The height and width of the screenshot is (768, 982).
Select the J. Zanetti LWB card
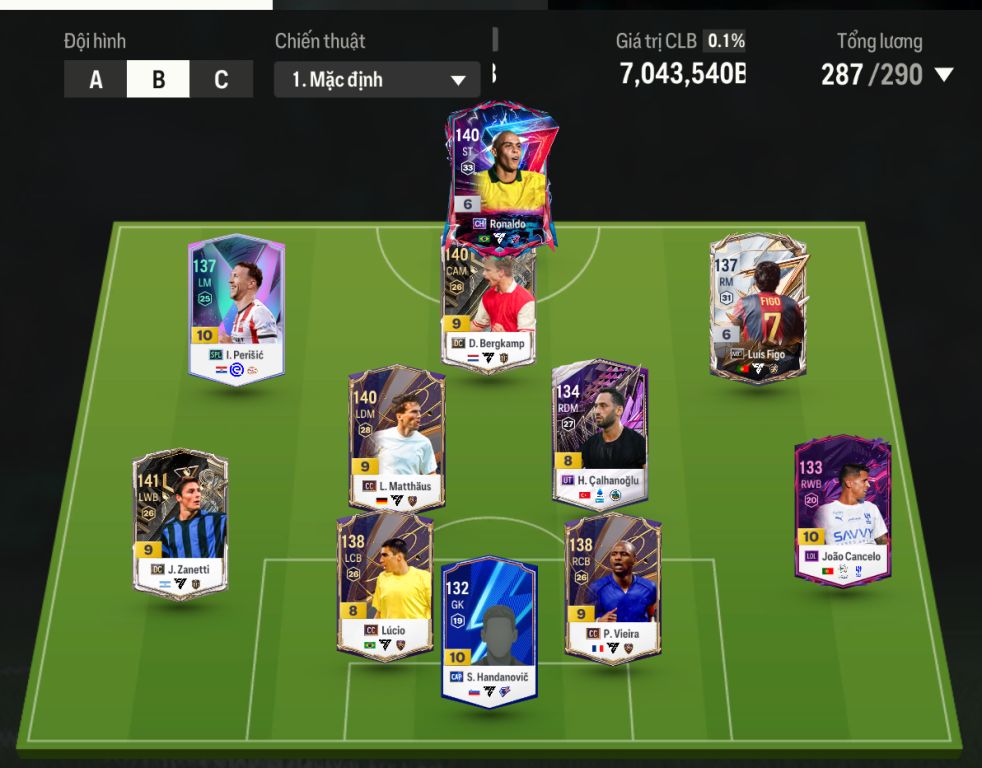180,522
